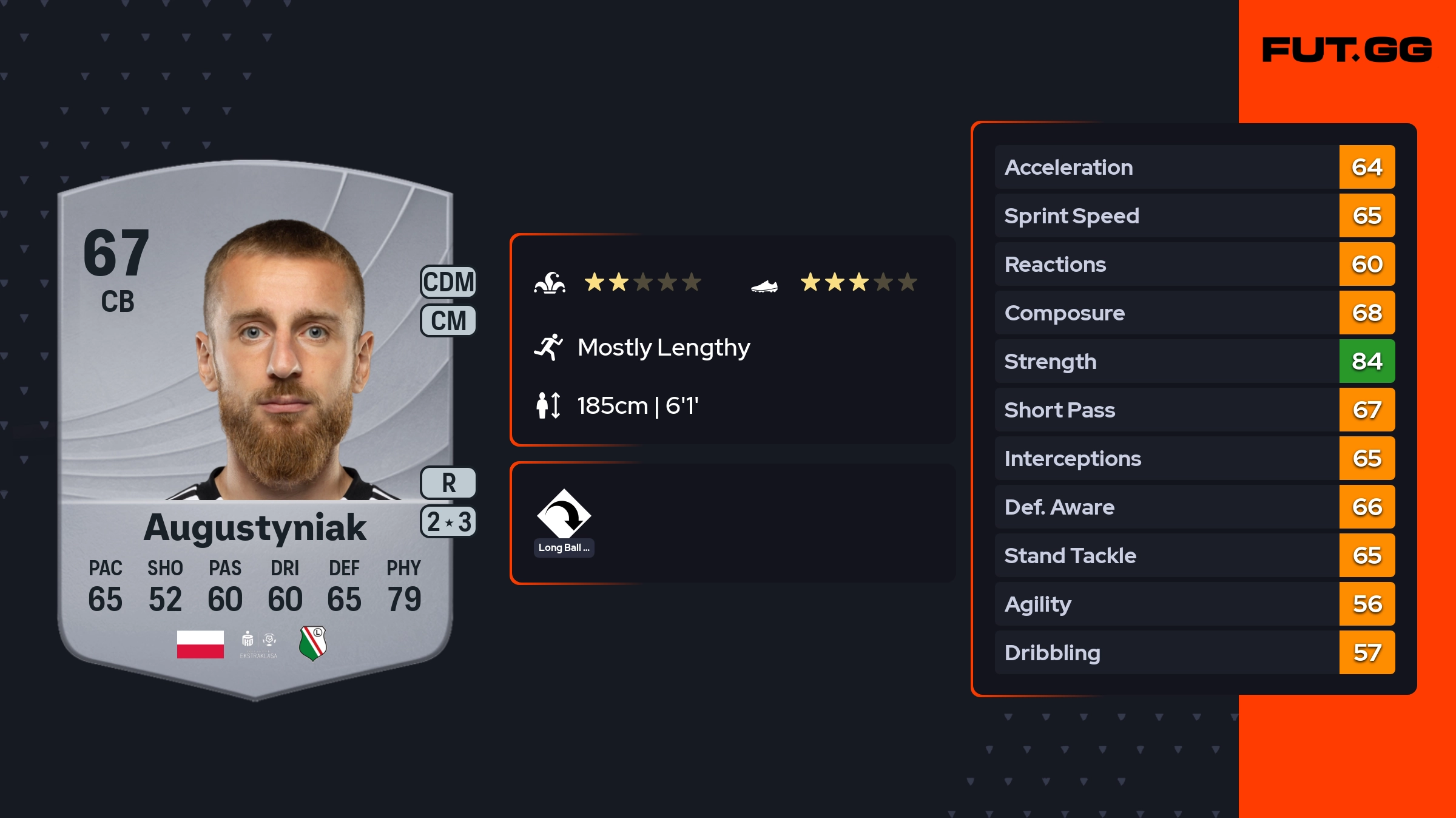Viewport: 1456px width, 818px height.
Task: Select the Strength stat row
Action: click(1194, 362)
